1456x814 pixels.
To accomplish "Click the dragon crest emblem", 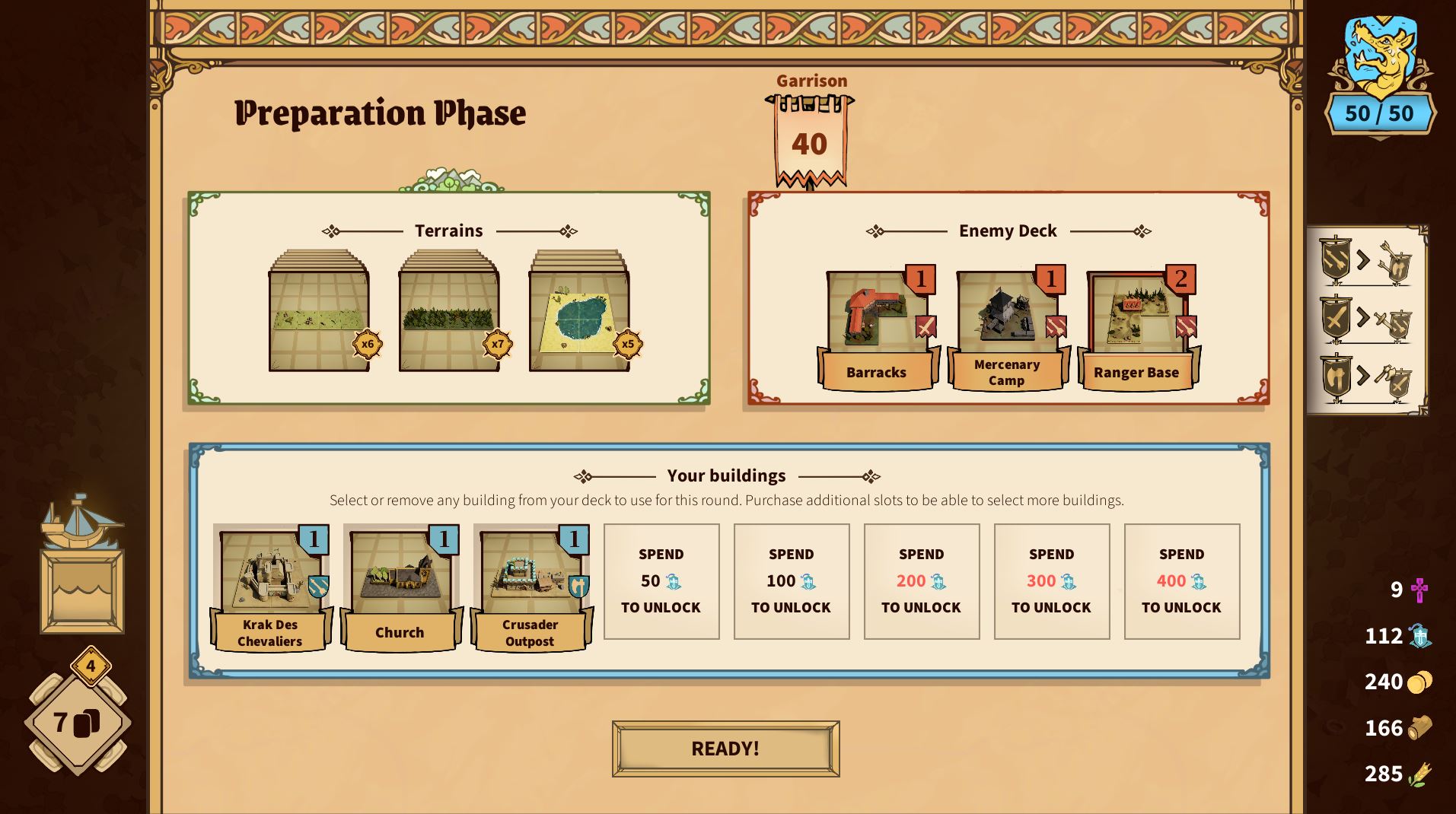I will pos(1380,53).
